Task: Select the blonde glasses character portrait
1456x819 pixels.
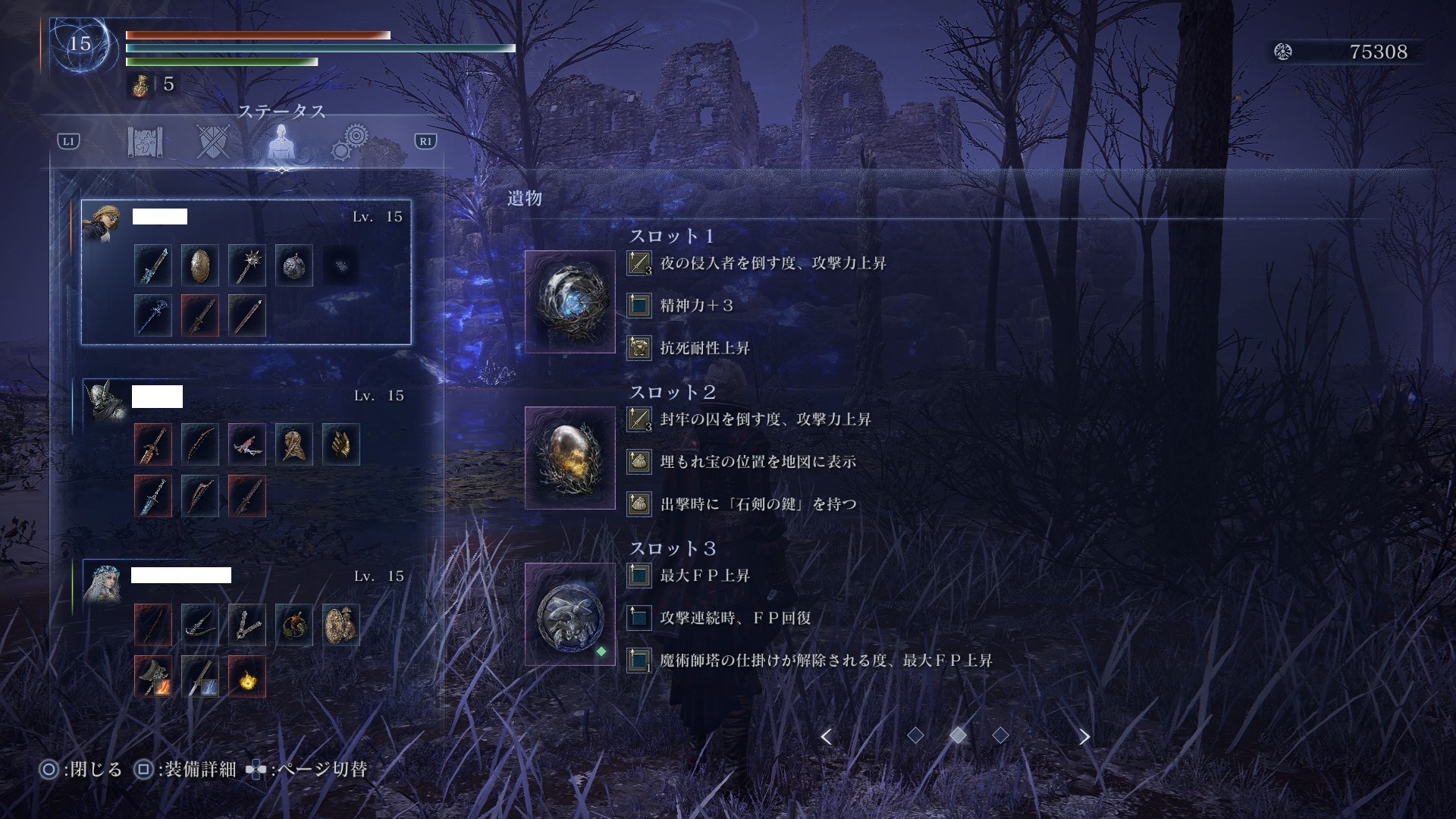Action: click(x=102, y=222)
